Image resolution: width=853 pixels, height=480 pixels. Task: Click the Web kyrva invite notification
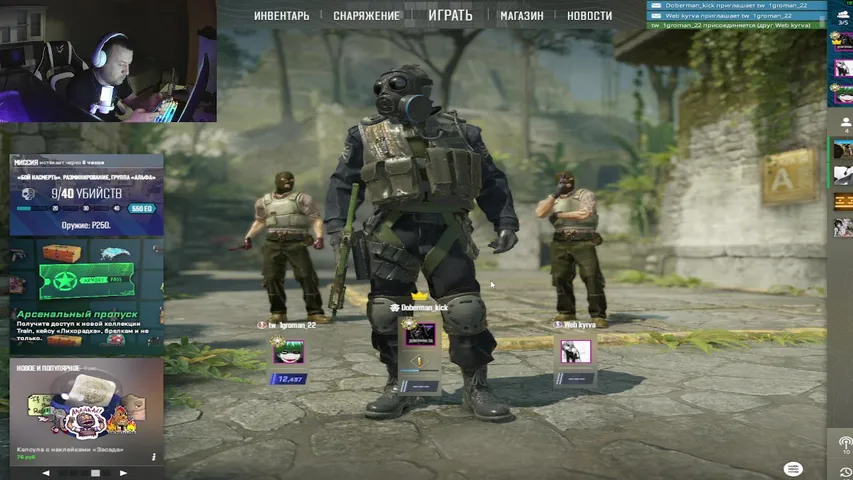pos(735,15)
